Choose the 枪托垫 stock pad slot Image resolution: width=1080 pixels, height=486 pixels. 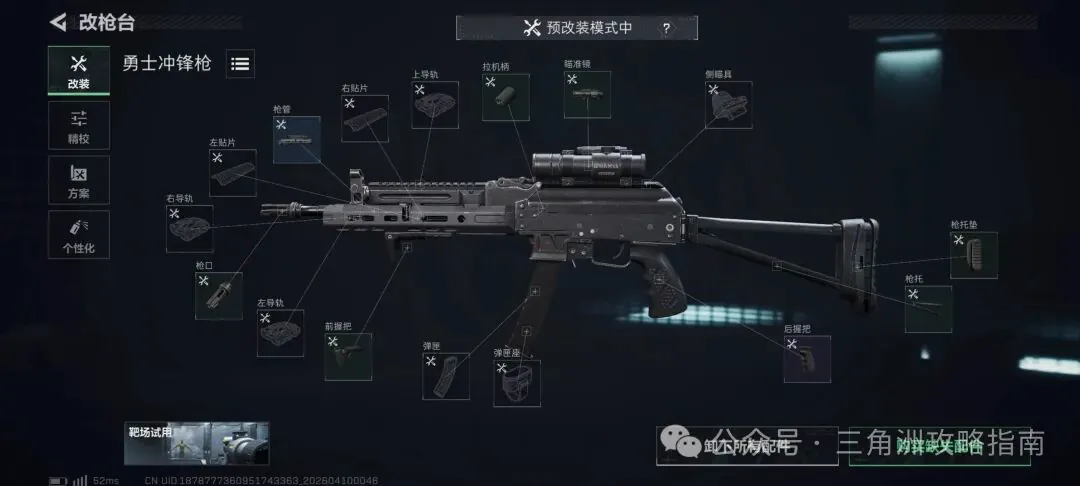click(x=973, y=254)
